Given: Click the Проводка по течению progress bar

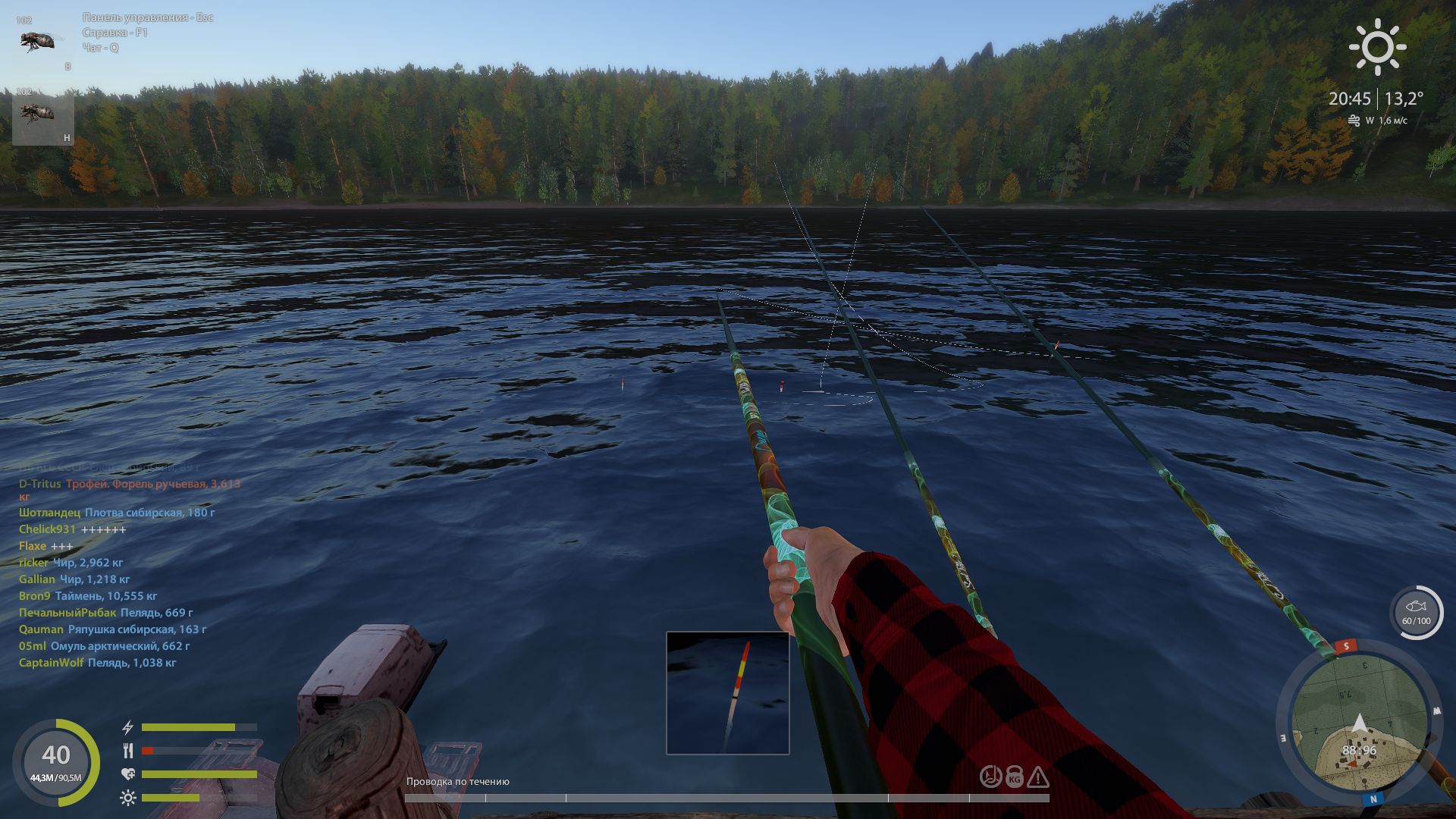Looking at the screenshot, I should (x=728, y=797).
